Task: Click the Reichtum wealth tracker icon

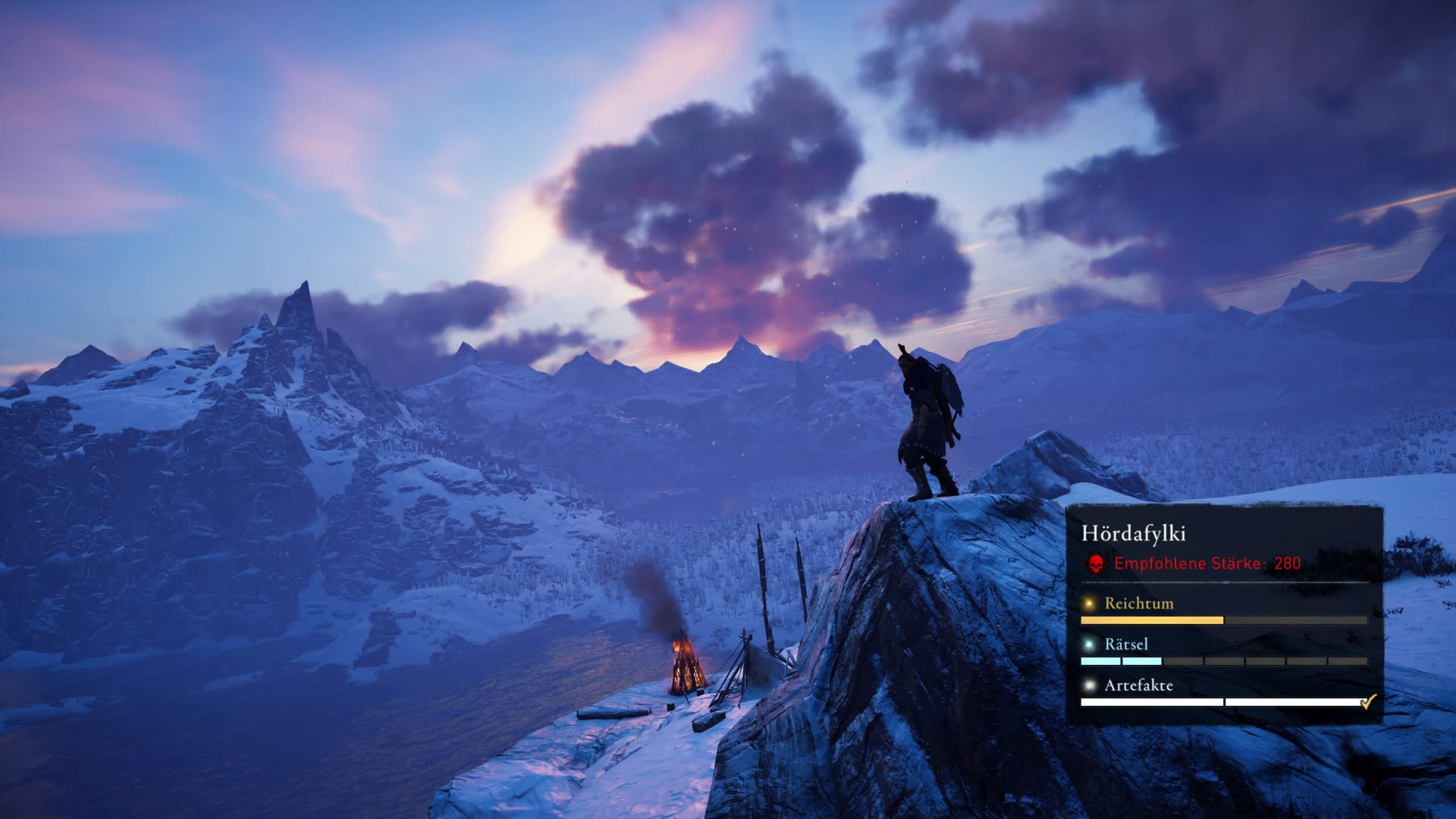Action: 1090,604
